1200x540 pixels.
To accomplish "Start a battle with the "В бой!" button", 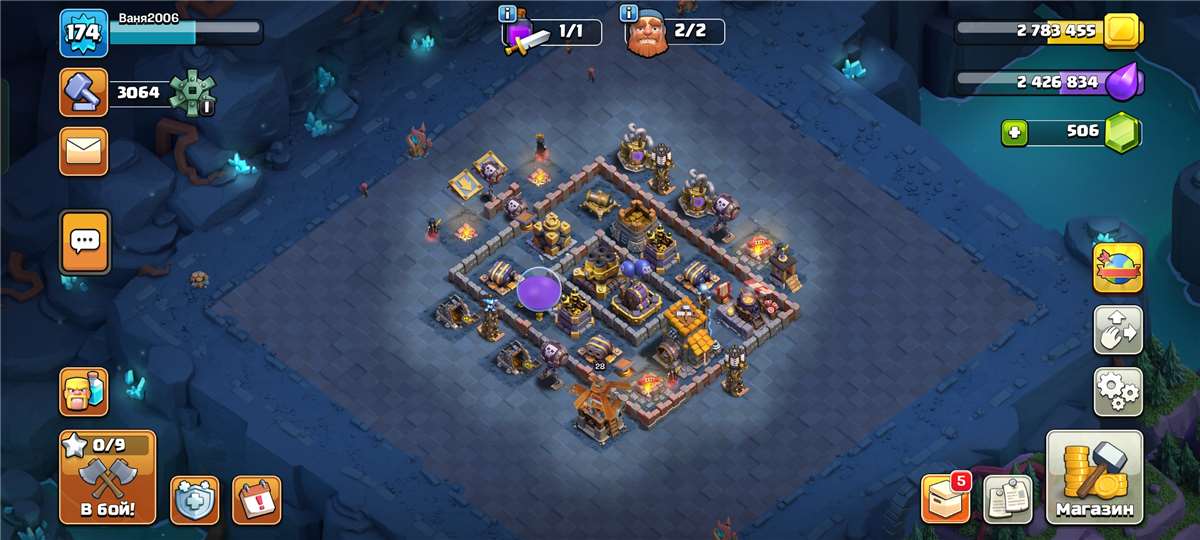I will point(107,478).
